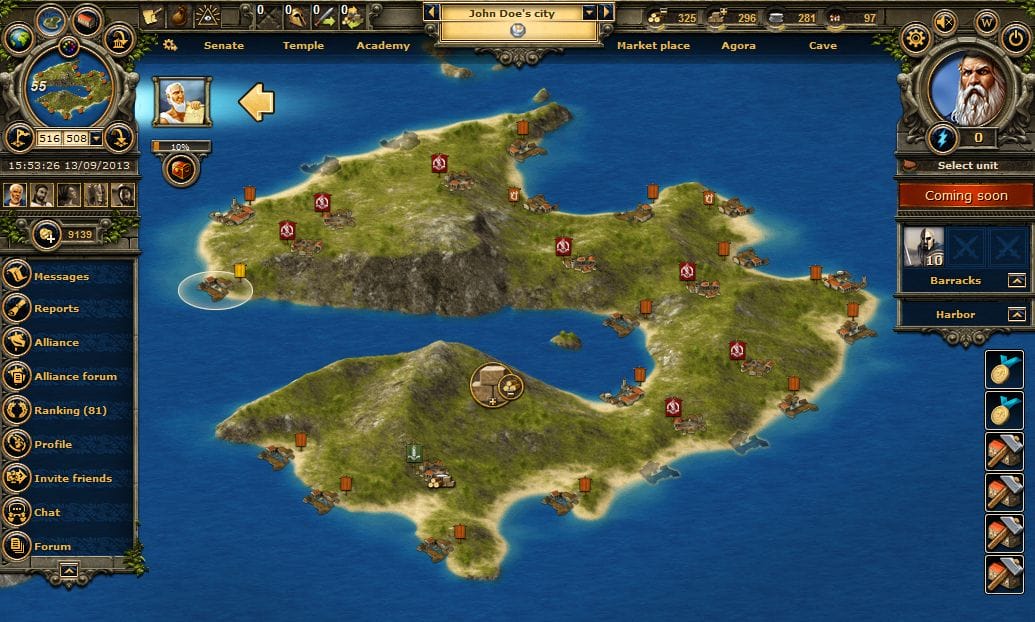1035x622 pixels.
Task: Collapse the Harbor panel
Action: [x=1016, y=314]
